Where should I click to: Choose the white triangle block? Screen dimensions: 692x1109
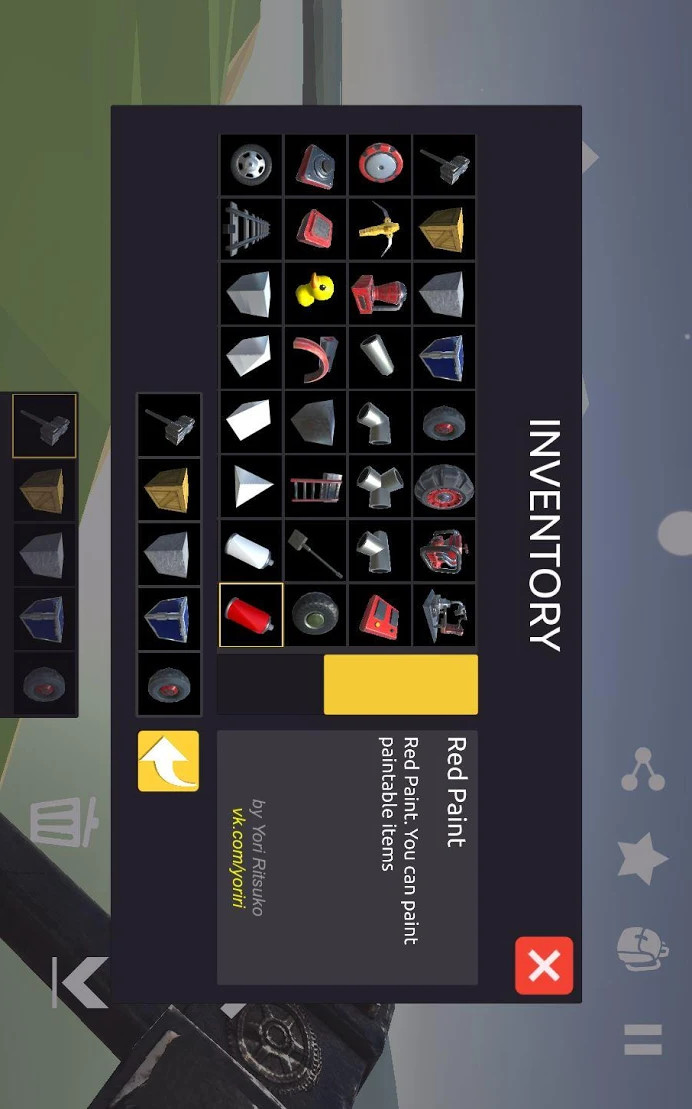251,487
